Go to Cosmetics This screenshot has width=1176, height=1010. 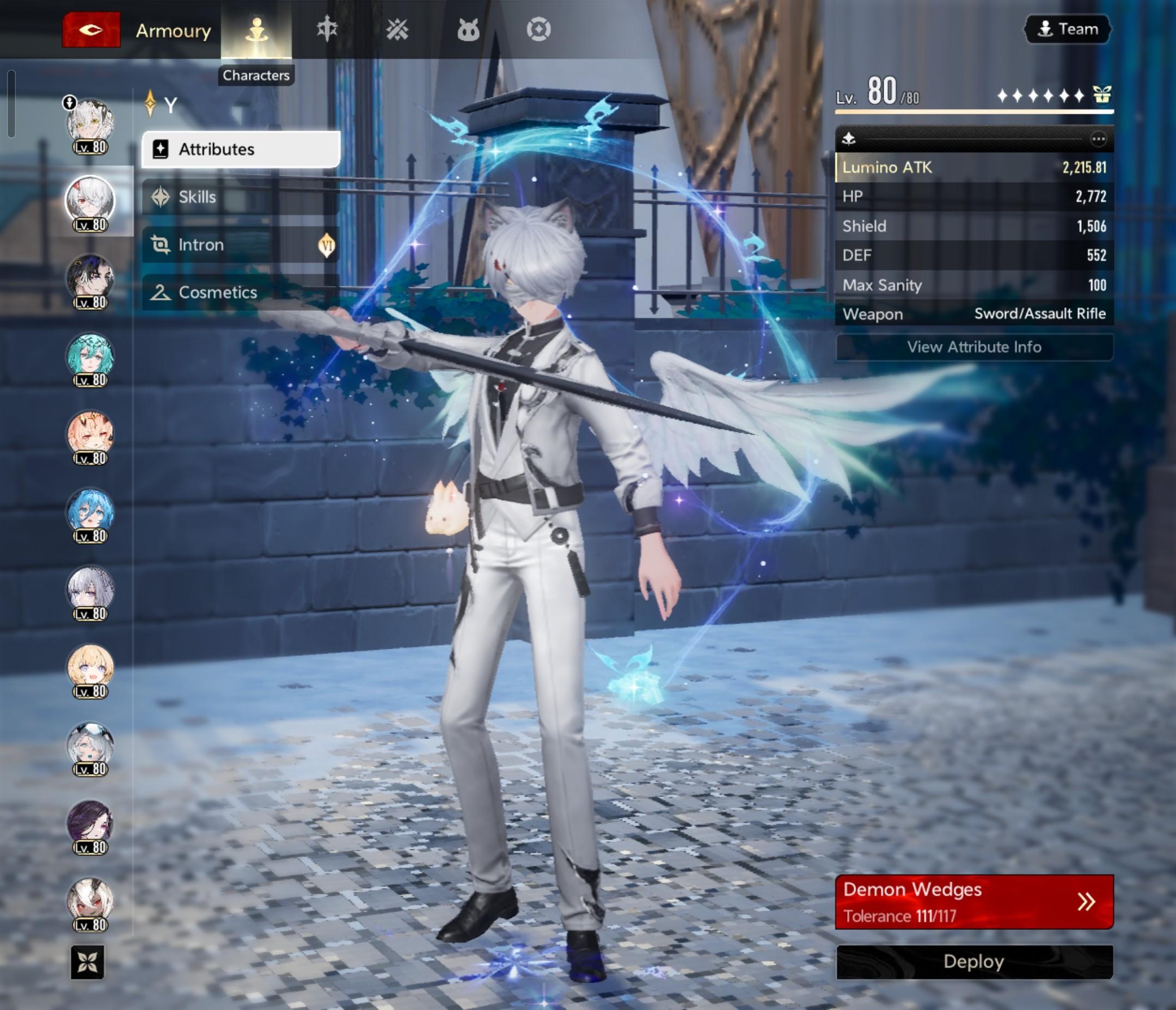[x=241, y=292]
